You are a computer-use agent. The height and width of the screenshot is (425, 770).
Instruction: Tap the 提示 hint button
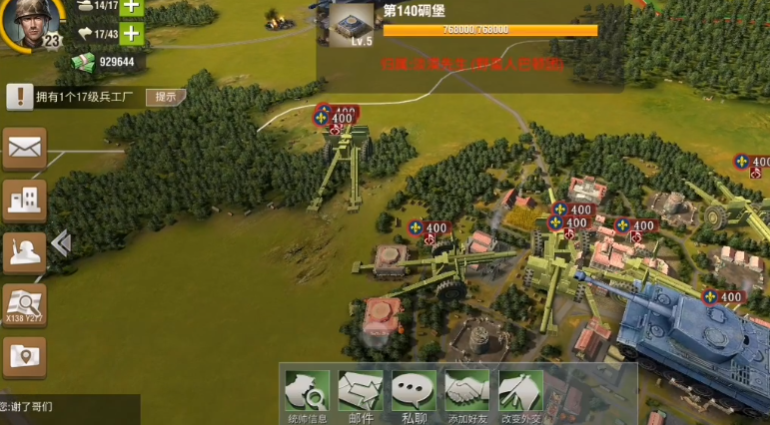coord(166,97)
